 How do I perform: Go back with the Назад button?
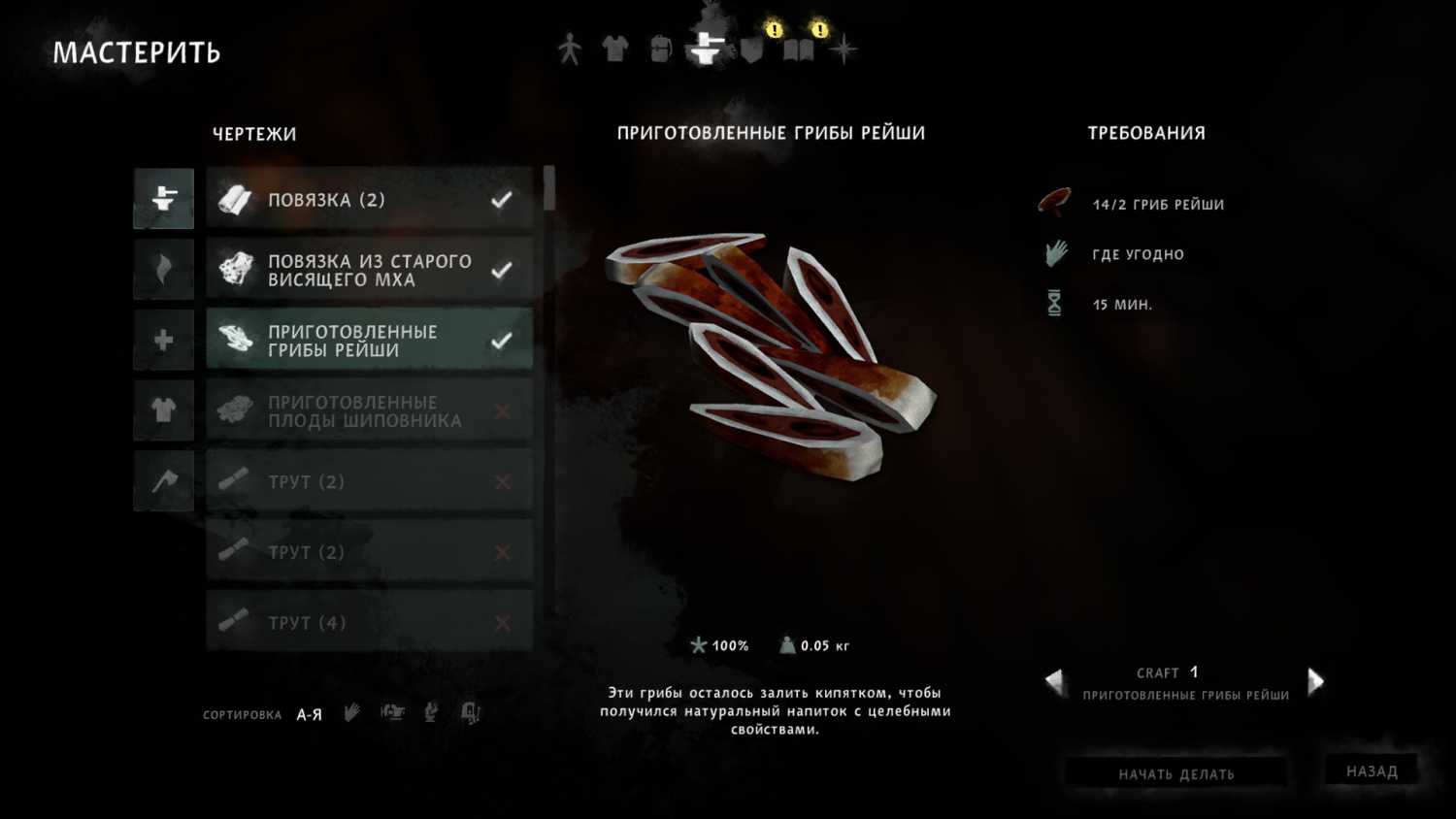(x=1372, y=771)
